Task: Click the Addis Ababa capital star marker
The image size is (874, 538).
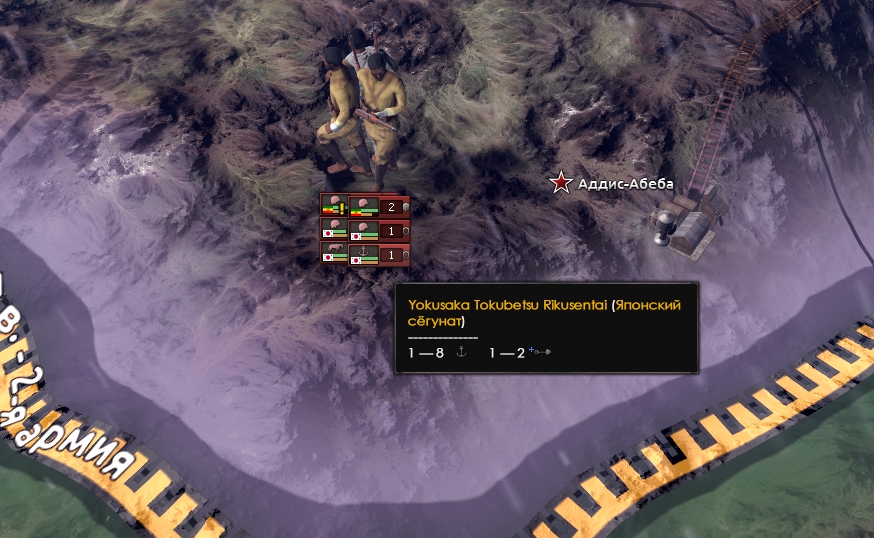Action: (x=561, y=182)
